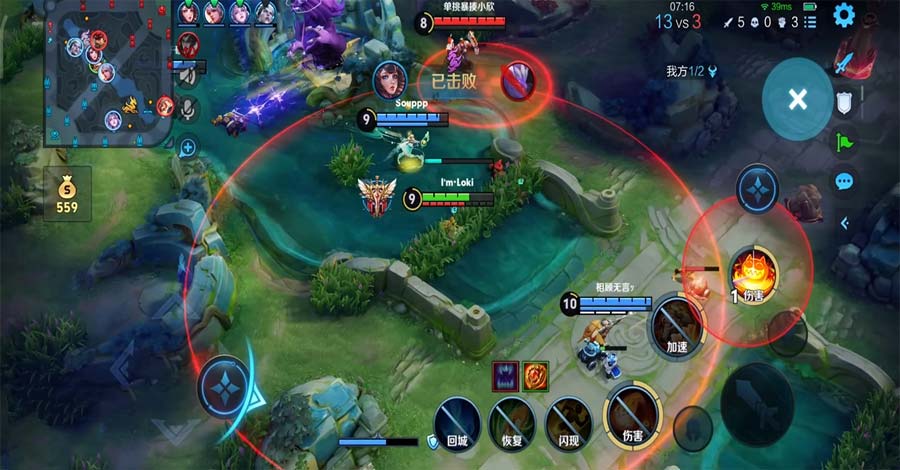The height and width of the screenshot is (470, 900).
Task: Send the shield defend signal
Action: click(x=844, y=101)
